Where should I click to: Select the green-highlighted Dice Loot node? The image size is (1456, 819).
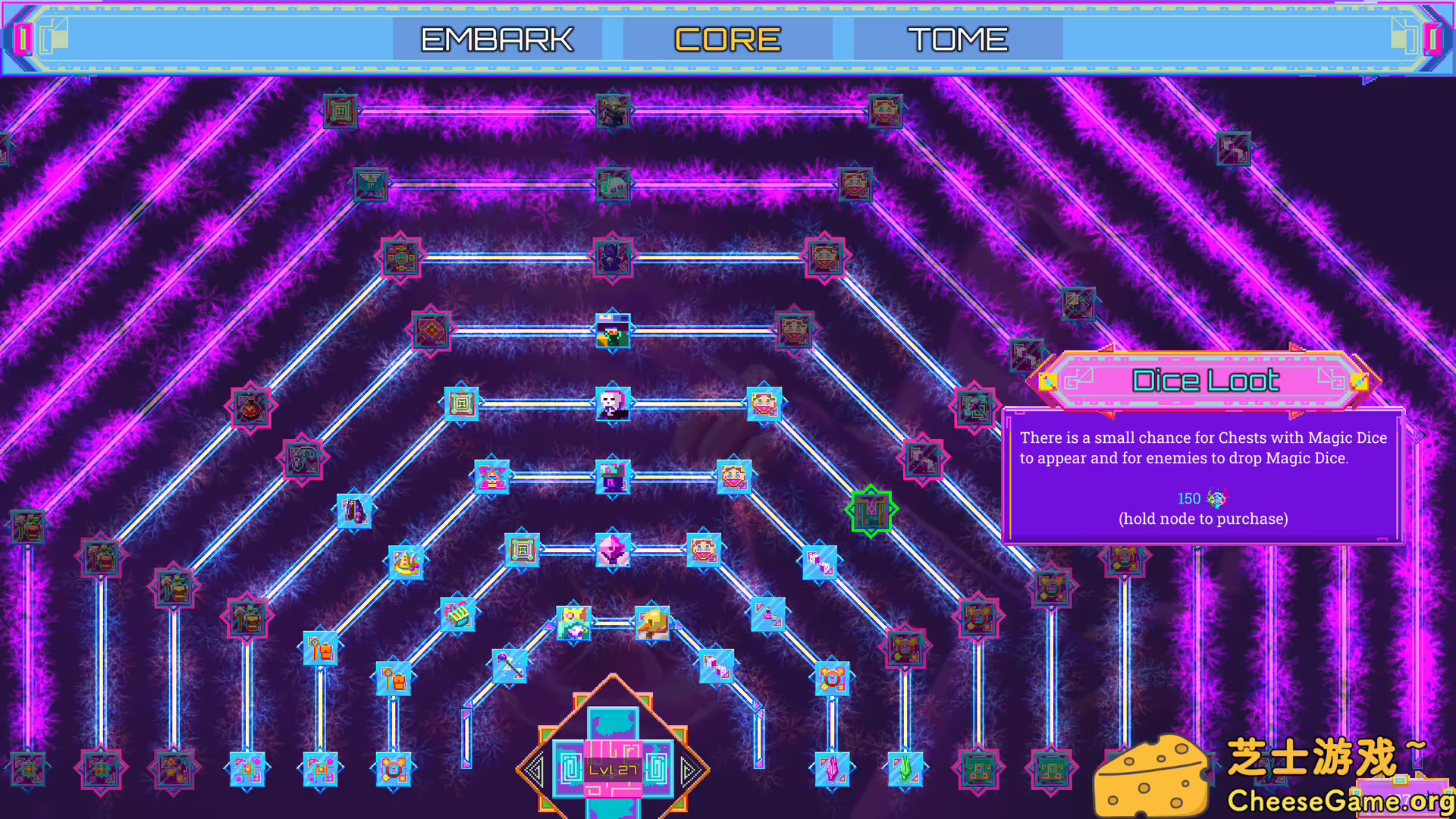(x=871, y=510)
